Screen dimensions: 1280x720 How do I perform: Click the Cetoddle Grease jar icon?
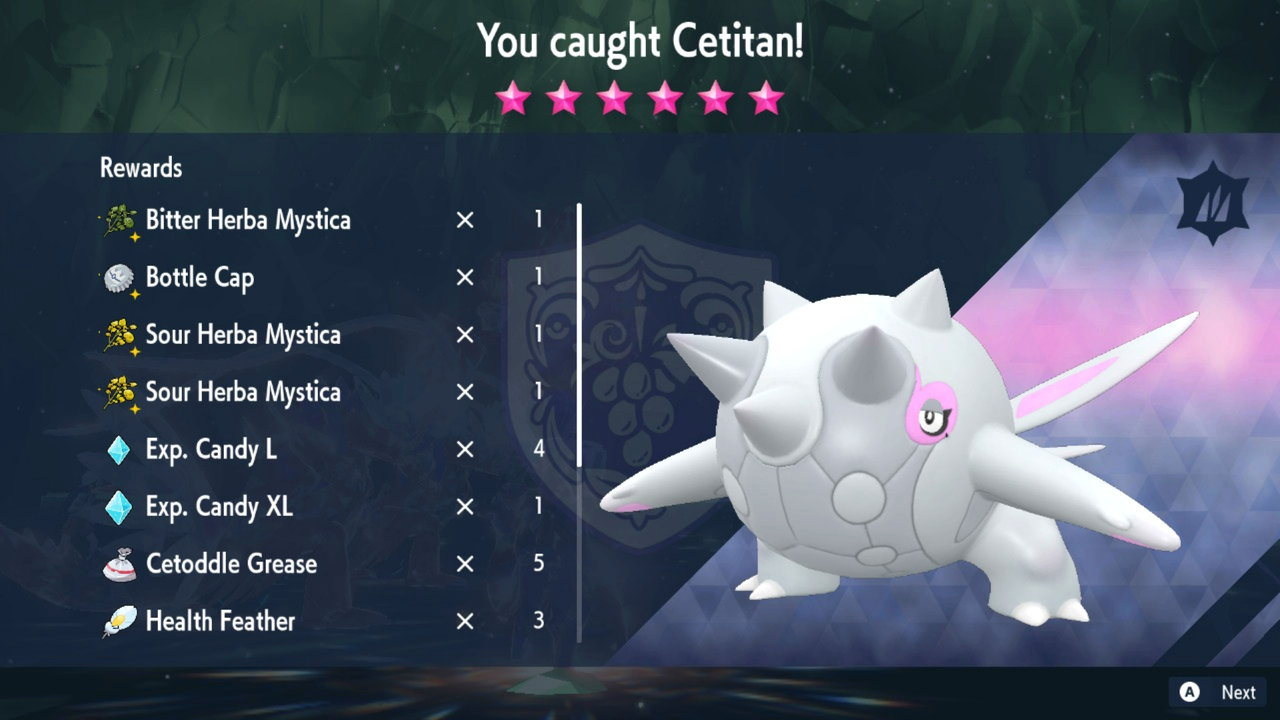(x=120, y=563)
